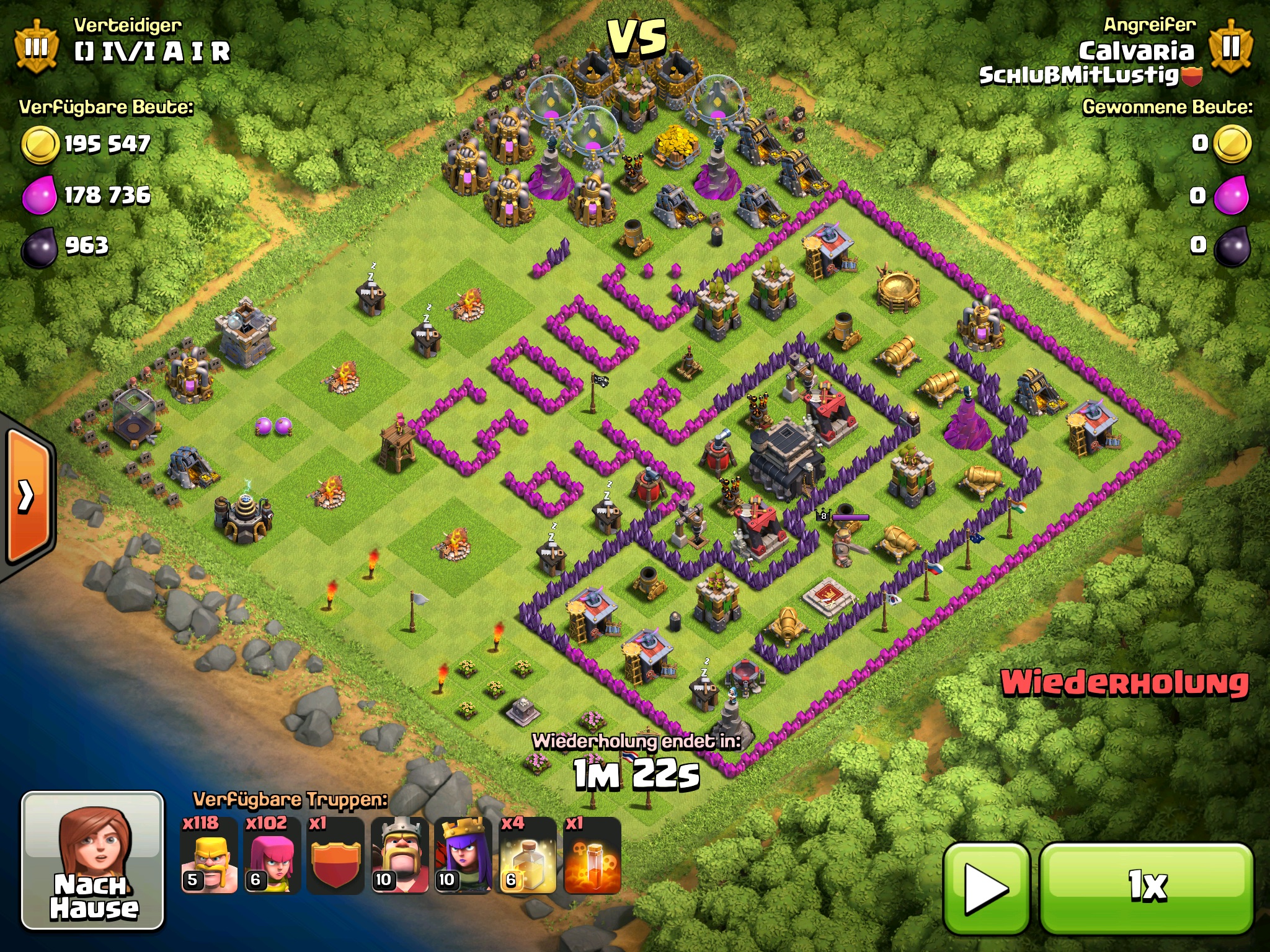Start the replay with the play button
This screenshot has height=952, width=1270.
click(986, 888)
